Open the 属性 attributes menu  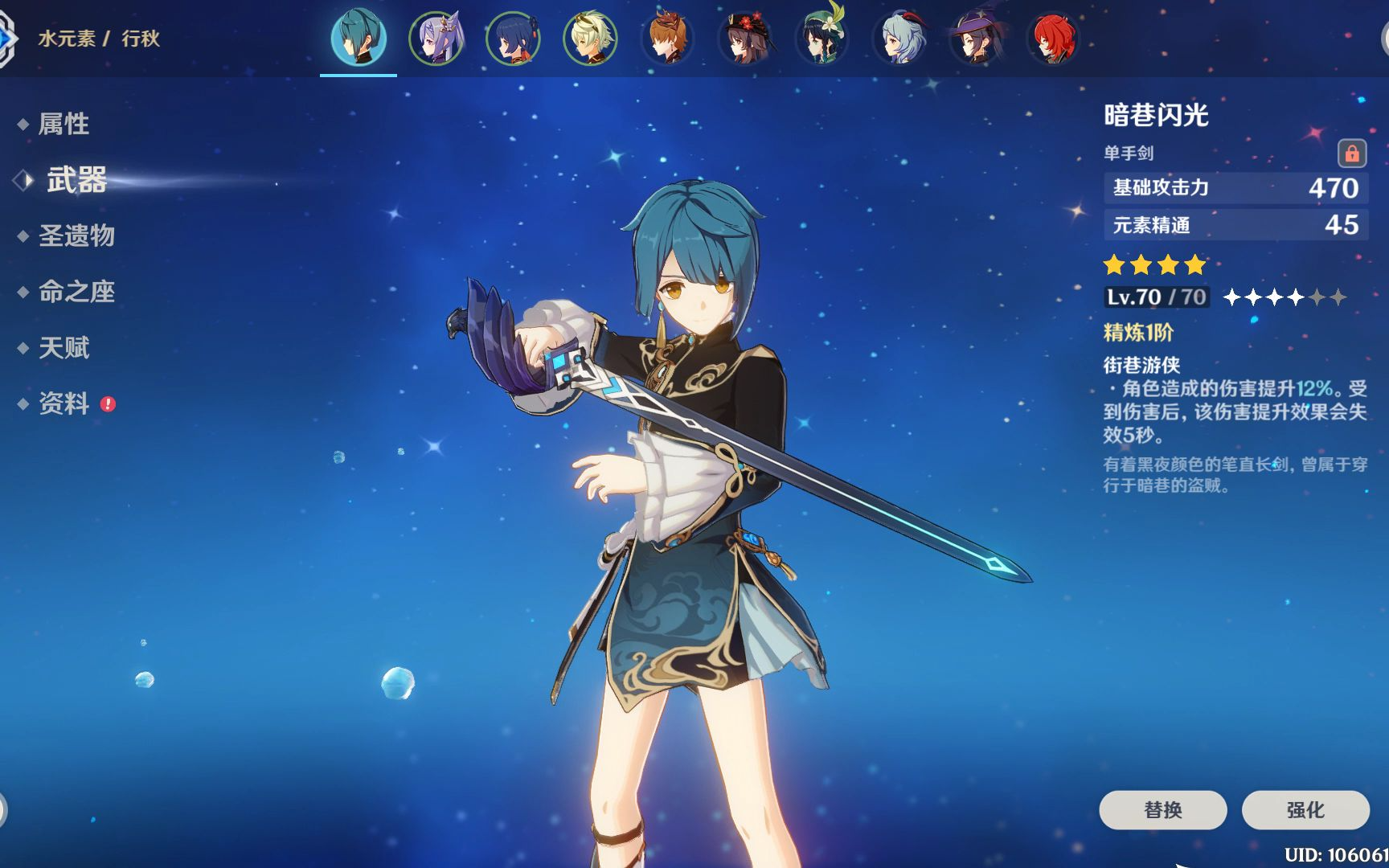click(x=64, y=124)
